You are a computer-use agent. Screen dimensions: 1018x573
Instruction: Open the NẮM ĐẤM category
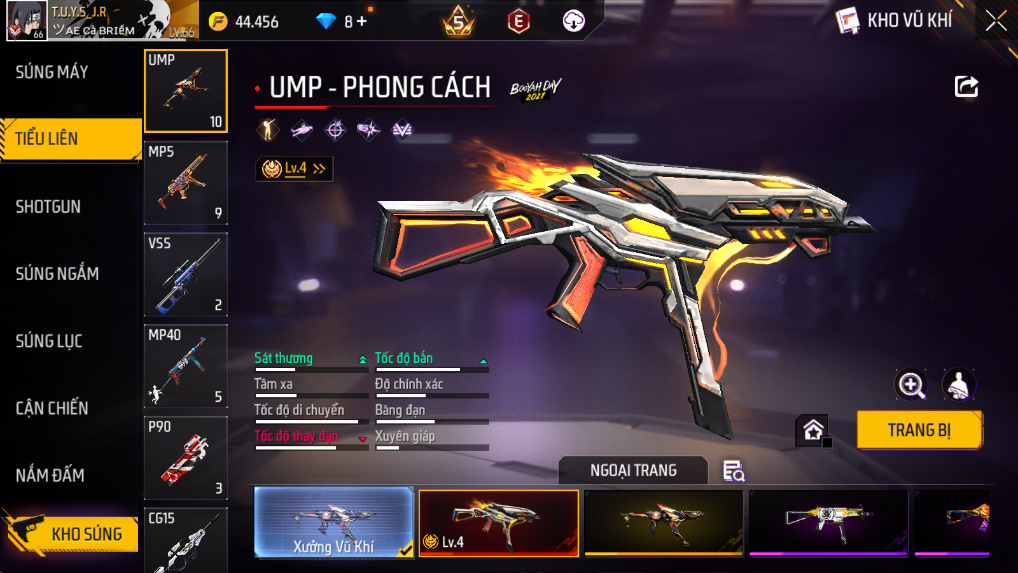(x=50, y=475)
